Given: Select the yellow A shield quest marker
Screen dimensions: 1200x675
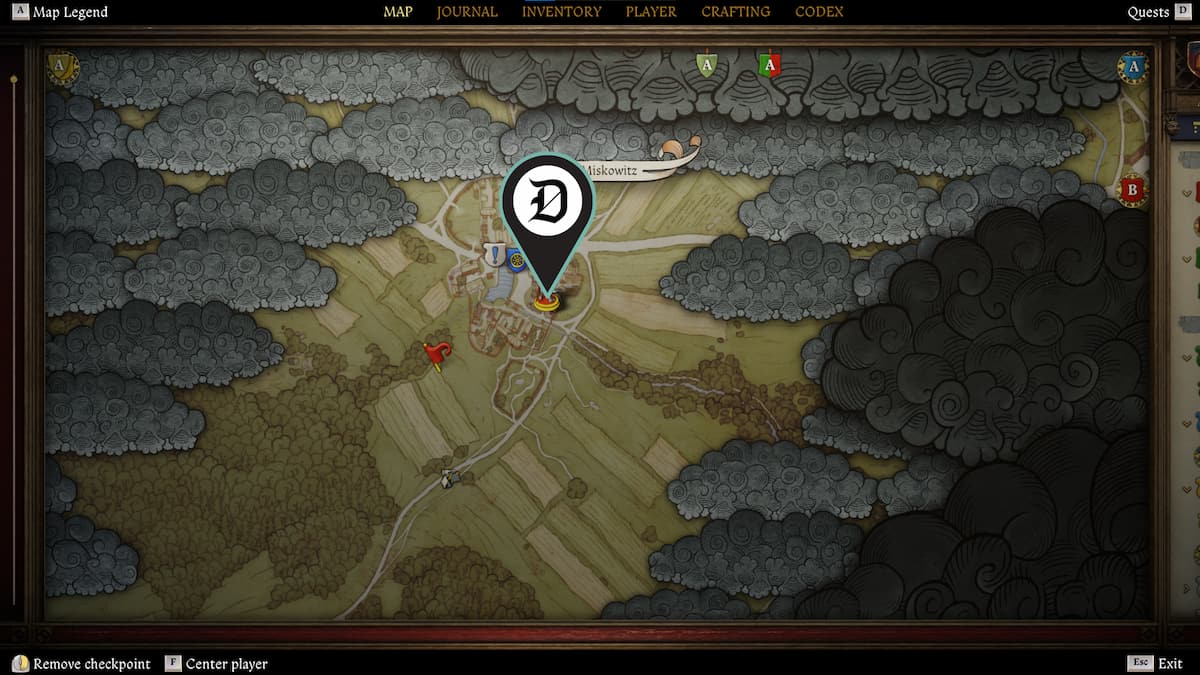Looking at the screenshot, I should (x=62, y=68).
